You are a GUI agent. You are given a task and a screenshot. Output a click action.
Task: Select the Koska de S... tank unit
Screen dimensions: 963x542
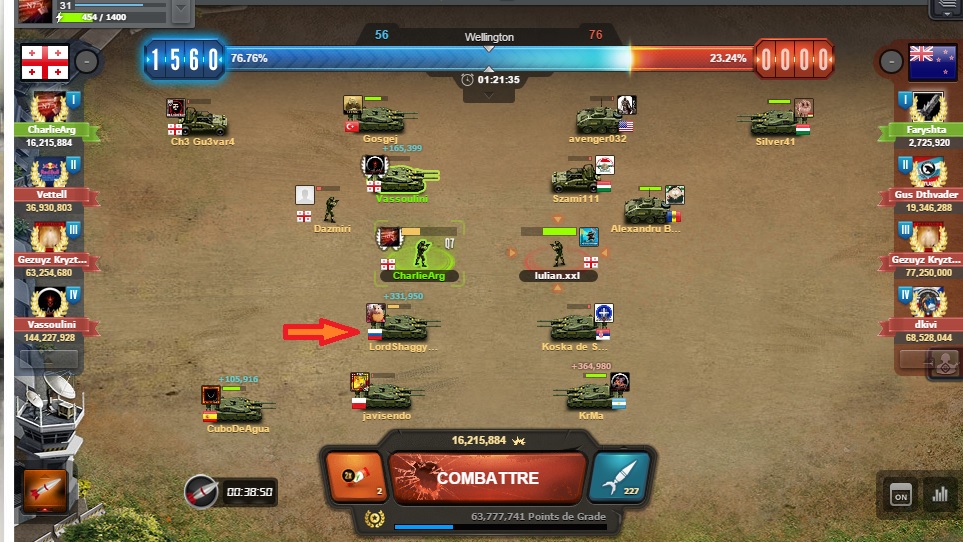(570, 327)
